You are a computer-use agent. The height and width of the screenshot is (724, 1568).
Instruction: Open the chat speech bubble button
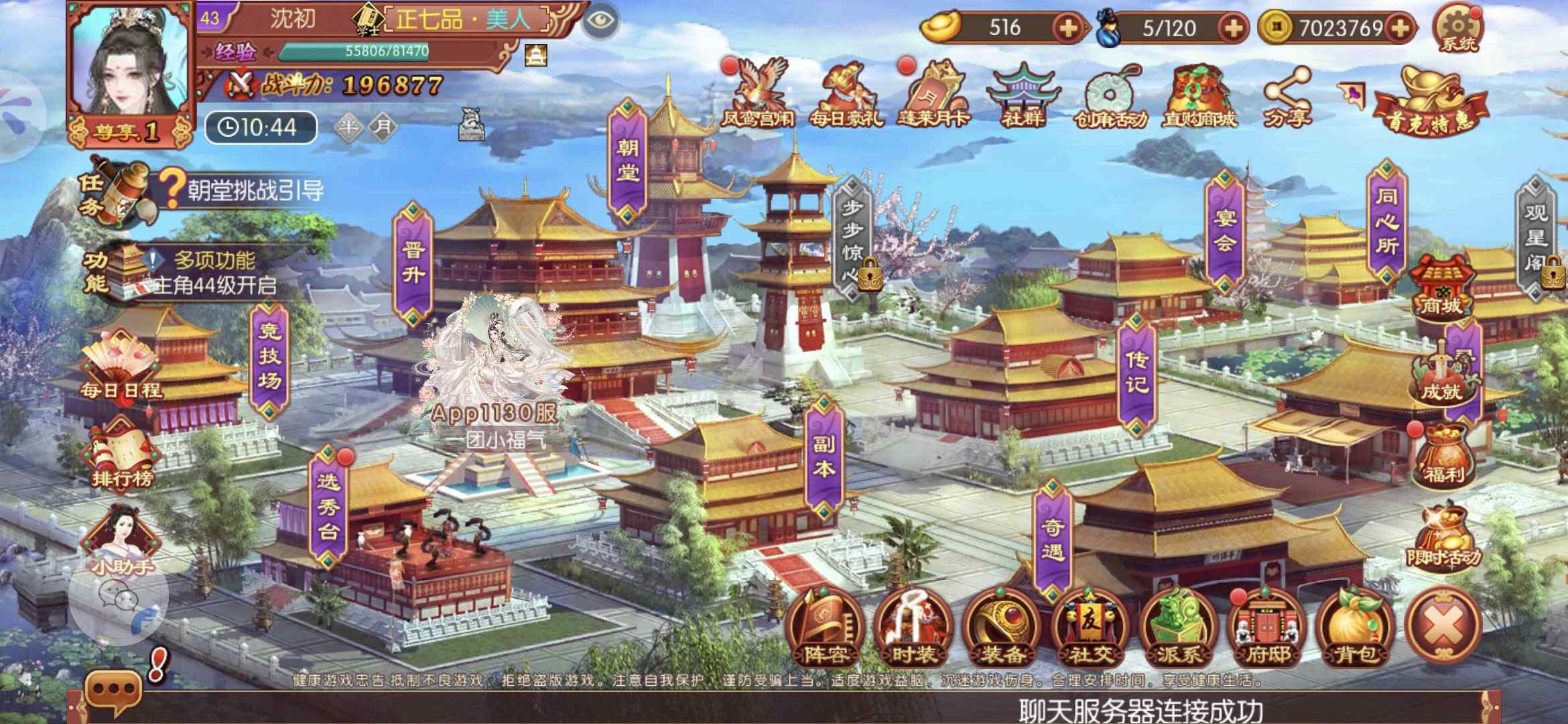tap(113, 690)
